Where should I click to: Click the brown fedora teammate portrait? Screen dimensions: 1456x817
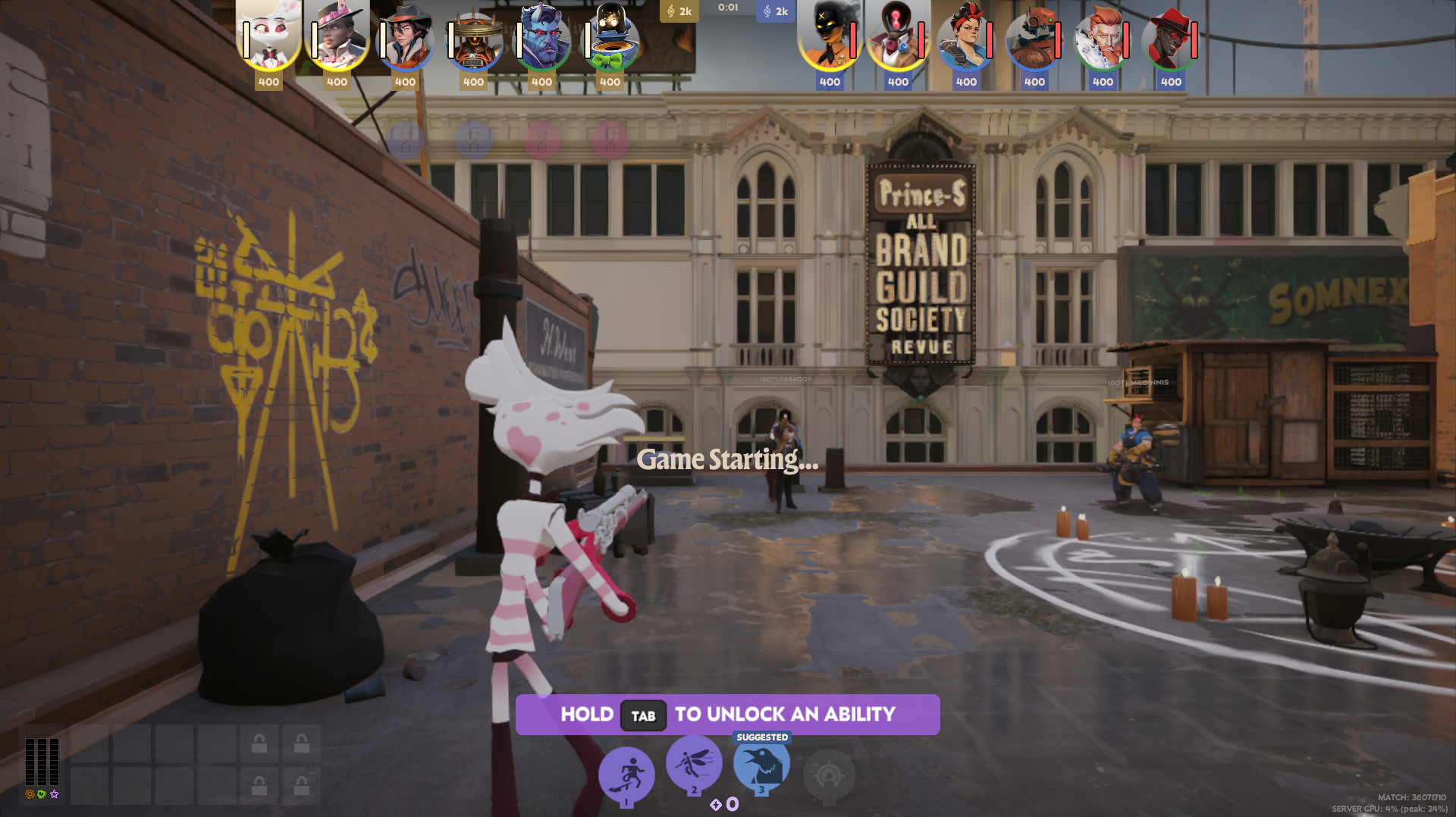406,36
